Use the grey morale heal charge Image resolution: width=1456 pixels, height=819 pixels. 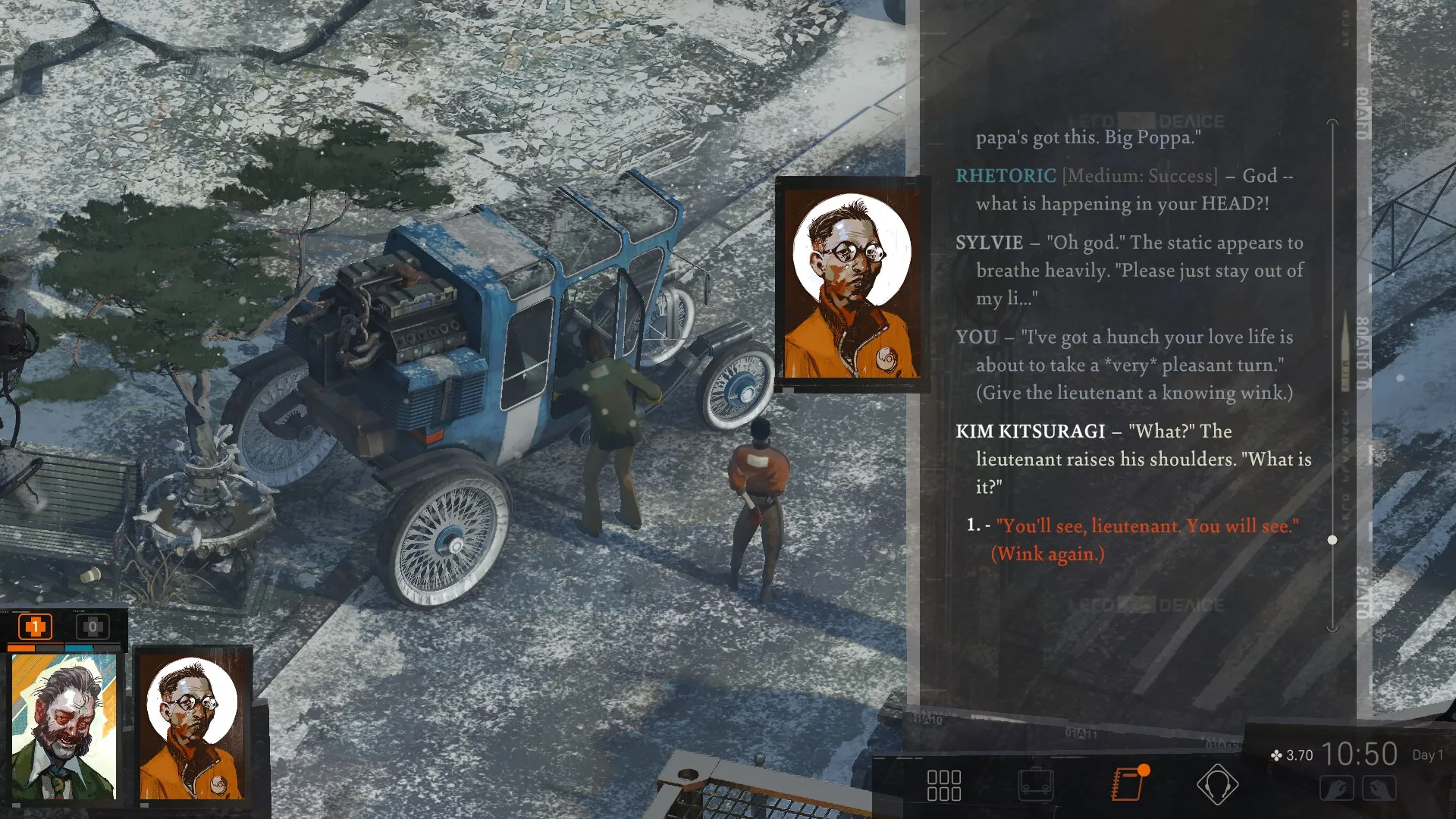[x=93, y=627]
